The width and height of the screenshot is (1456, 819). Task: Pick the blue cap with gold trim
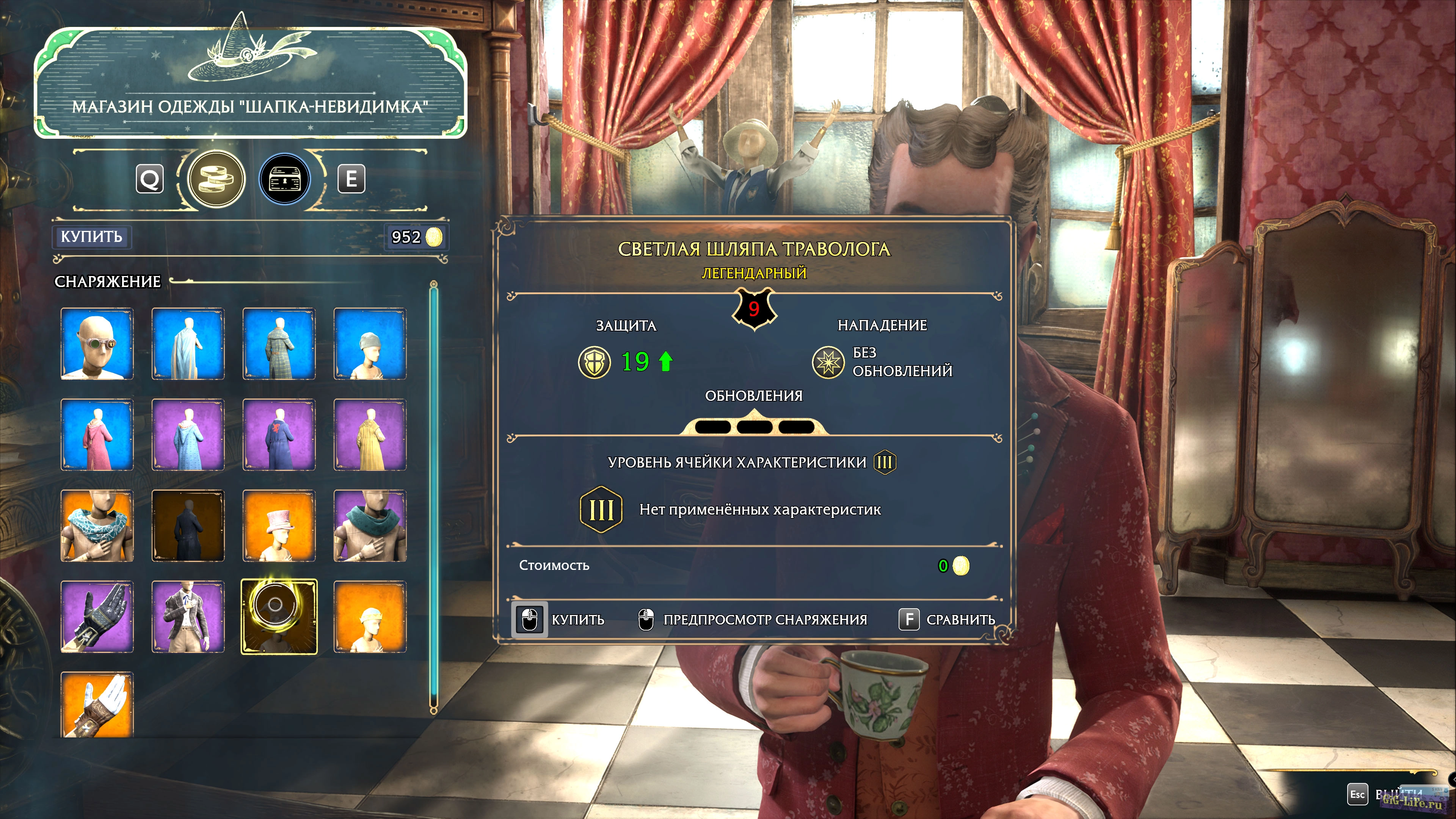[370, 617]
